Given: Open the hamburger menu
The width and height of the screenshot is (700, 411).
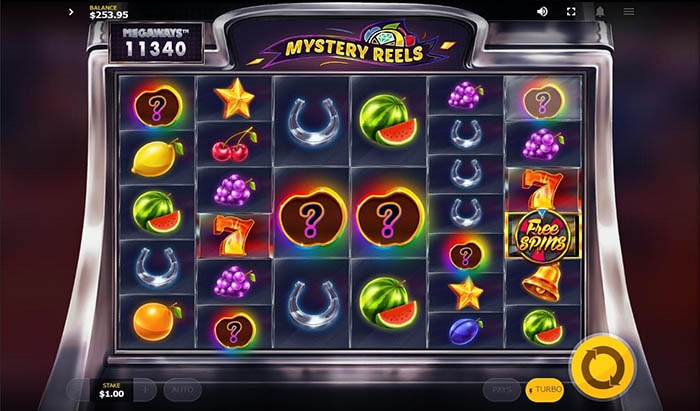Looking at the screenshot, I should coord(629,12).
